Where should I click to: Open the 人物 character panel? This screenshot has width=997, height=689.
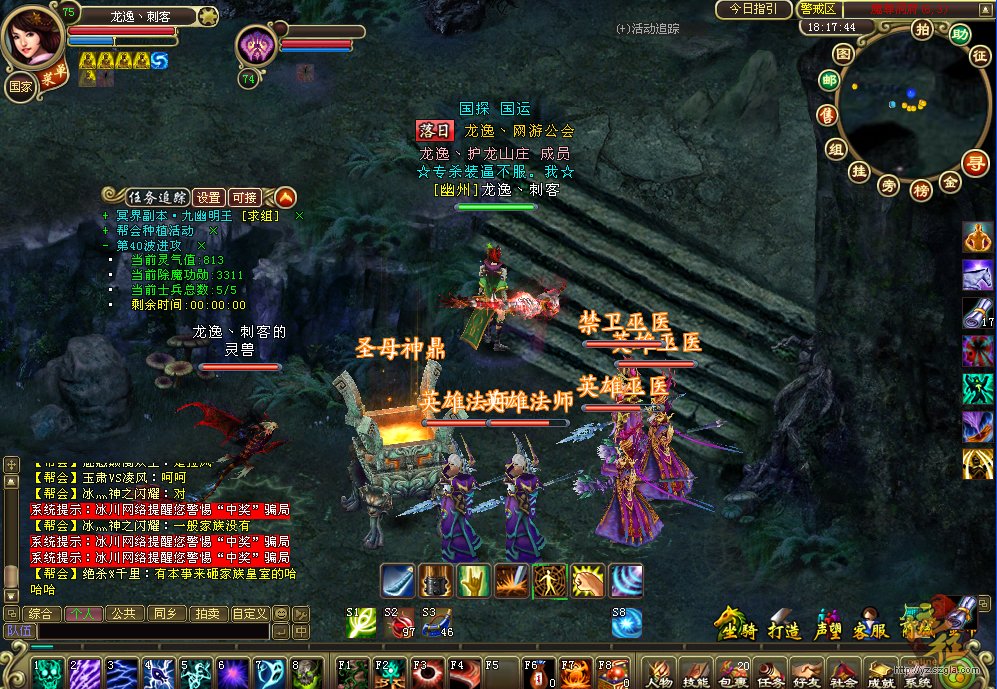(660, 673)
